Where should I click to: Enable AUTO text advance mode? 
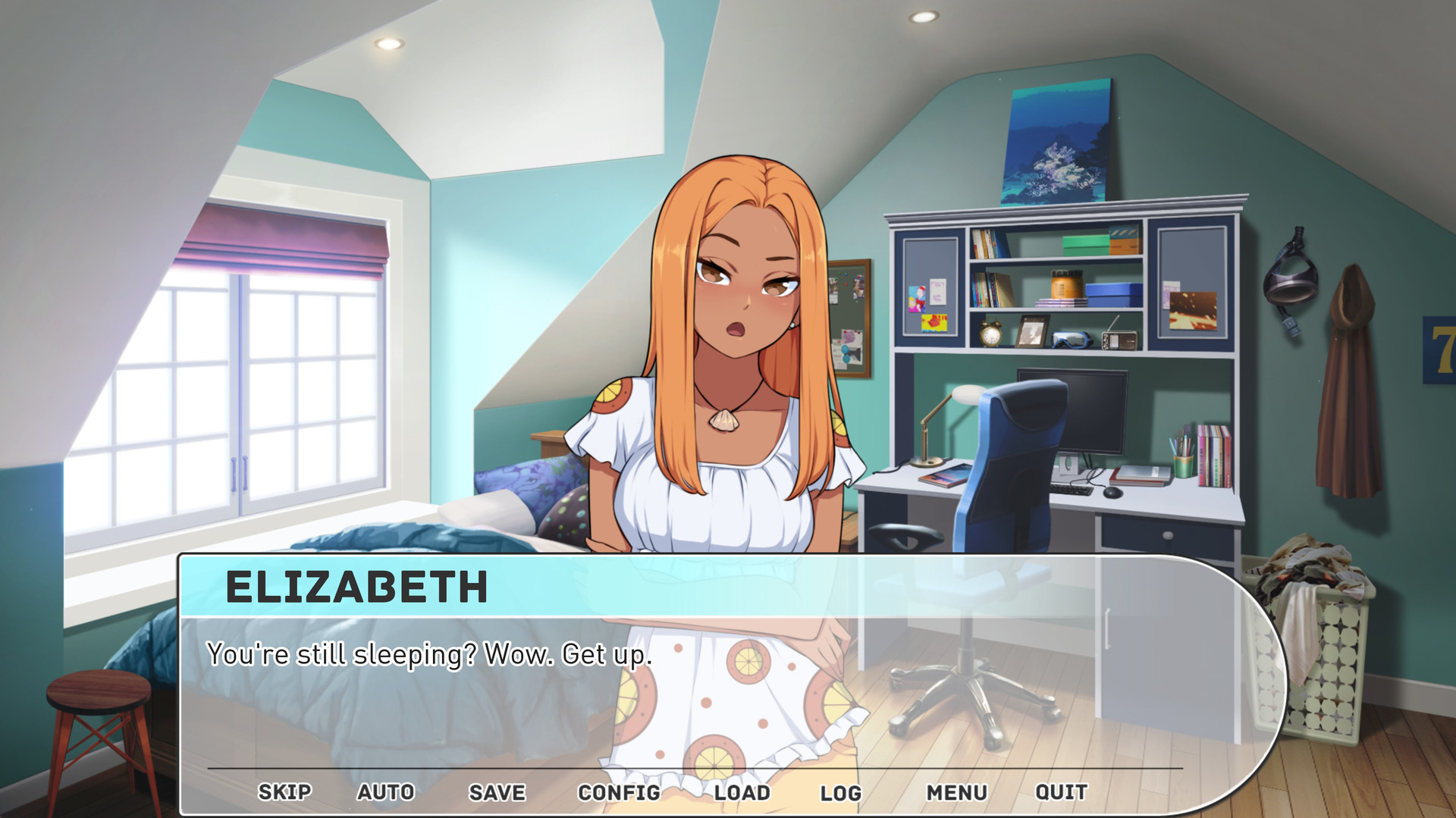(x=385, y=792)
